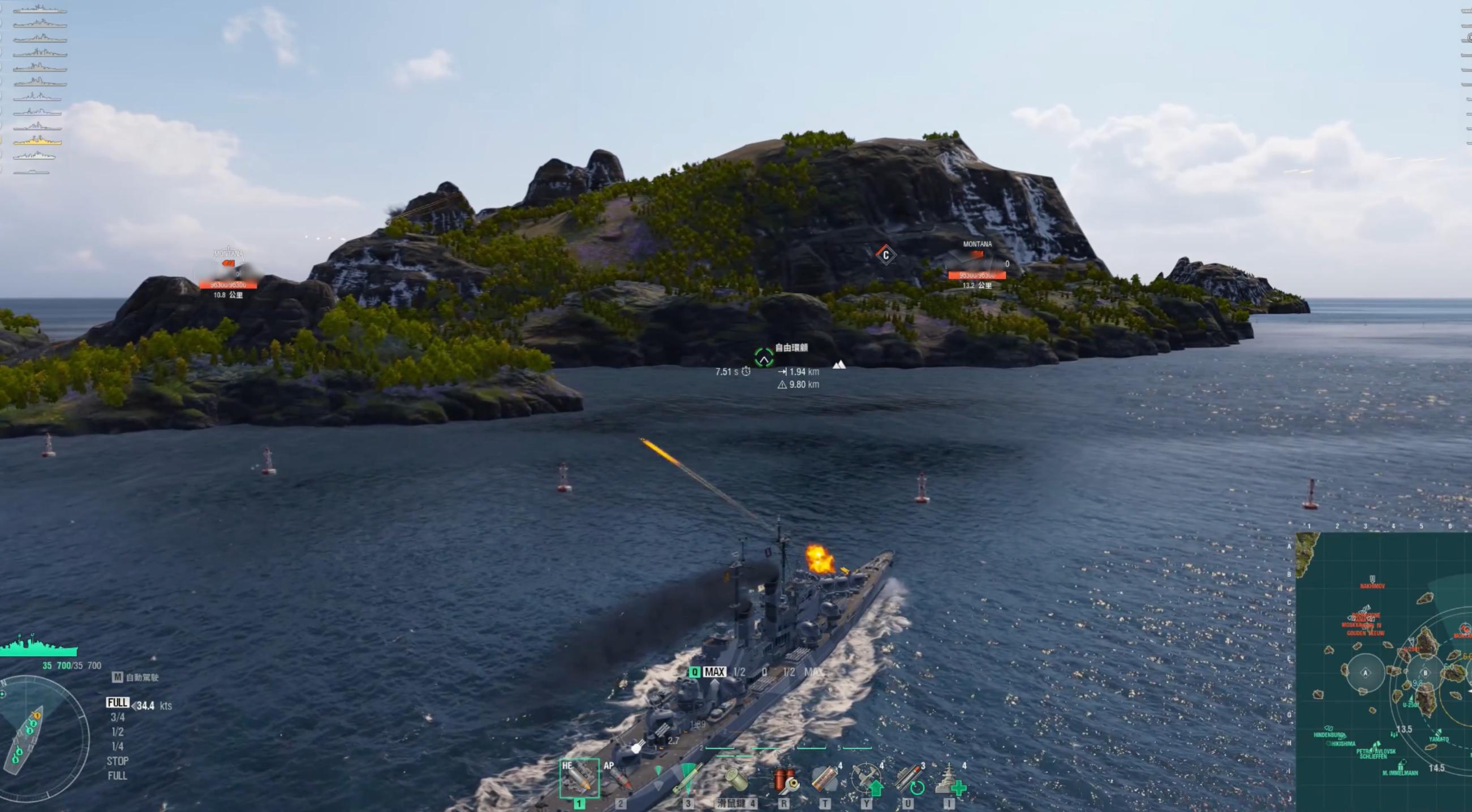Set engine telegraph to STOP
Screen dimensions: 1472x812
118,761
